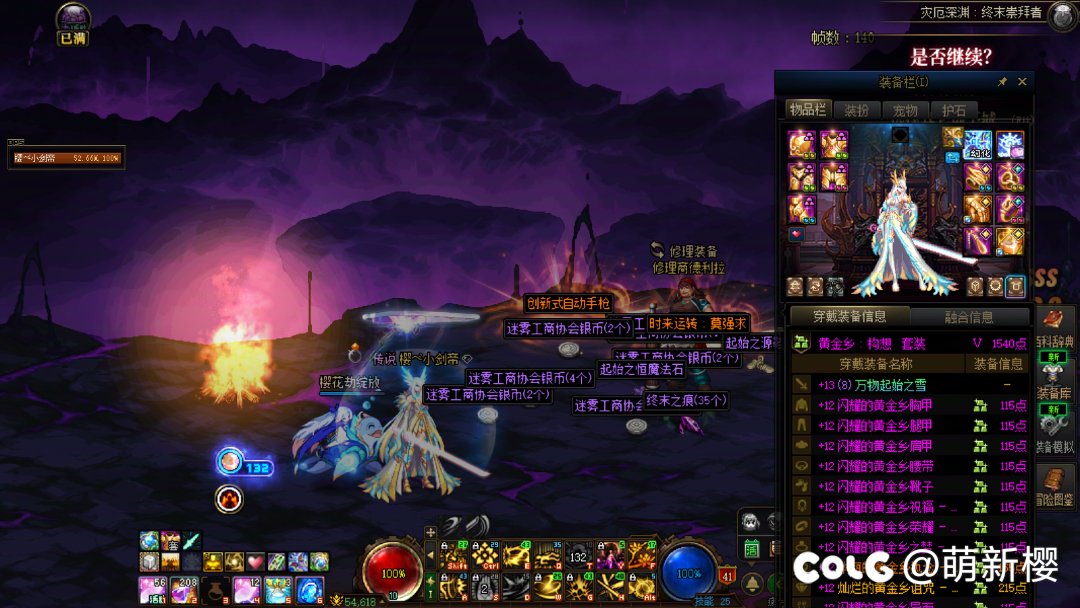This screenshot has height=608, width=1080.
Task: Use the consumable with 208 count
Action: (x=184, y=591)
